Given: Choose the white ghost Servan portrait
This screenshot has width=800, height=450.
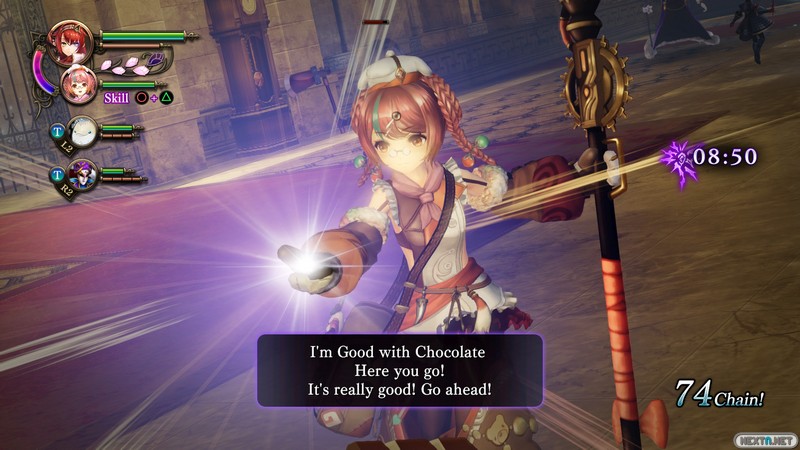Looking at the screenshot, I should [83, 130].
